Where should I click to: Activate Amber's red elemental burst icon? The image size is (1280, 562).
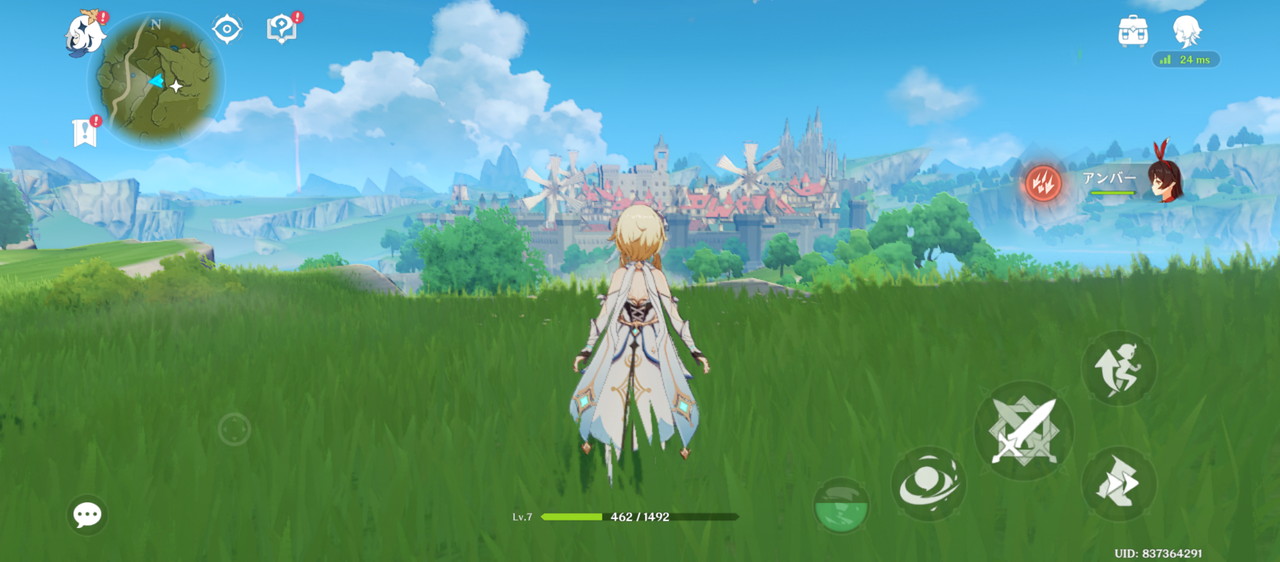point(1042,184)
